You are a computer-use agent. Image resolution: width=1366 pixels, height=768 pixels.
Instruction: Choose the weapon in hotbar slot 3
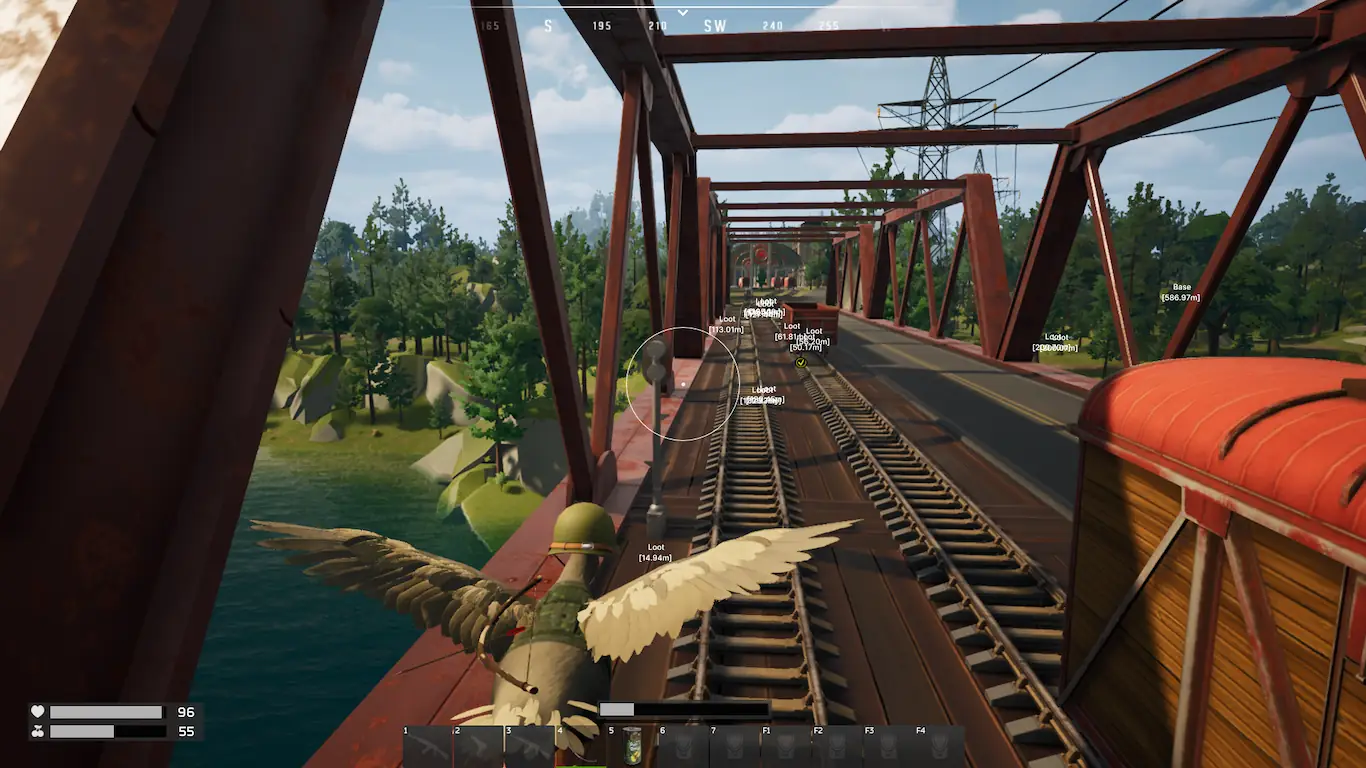point(530,747)
